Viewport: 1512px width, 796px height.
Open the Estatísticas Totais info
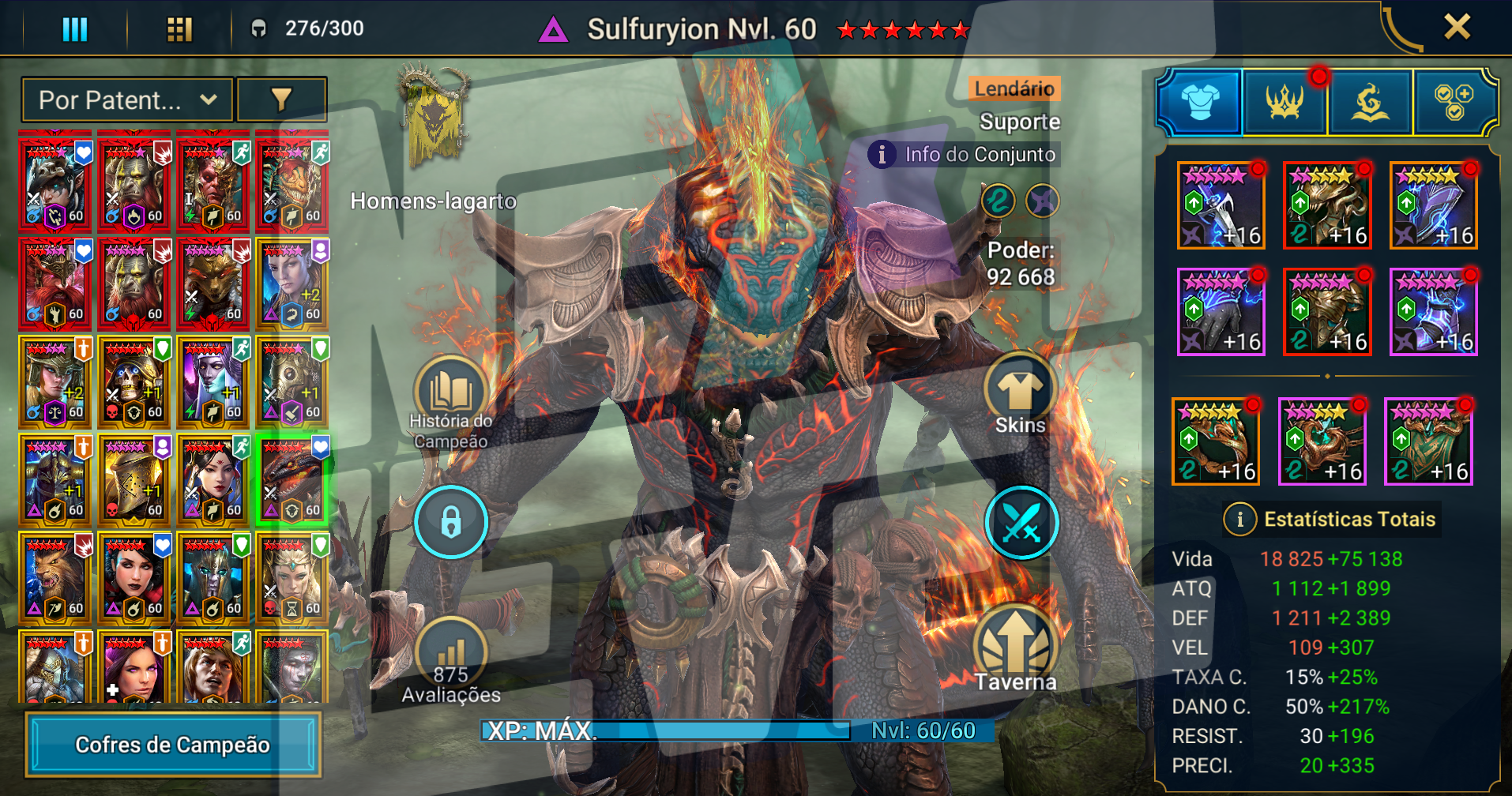[1239, 519]
